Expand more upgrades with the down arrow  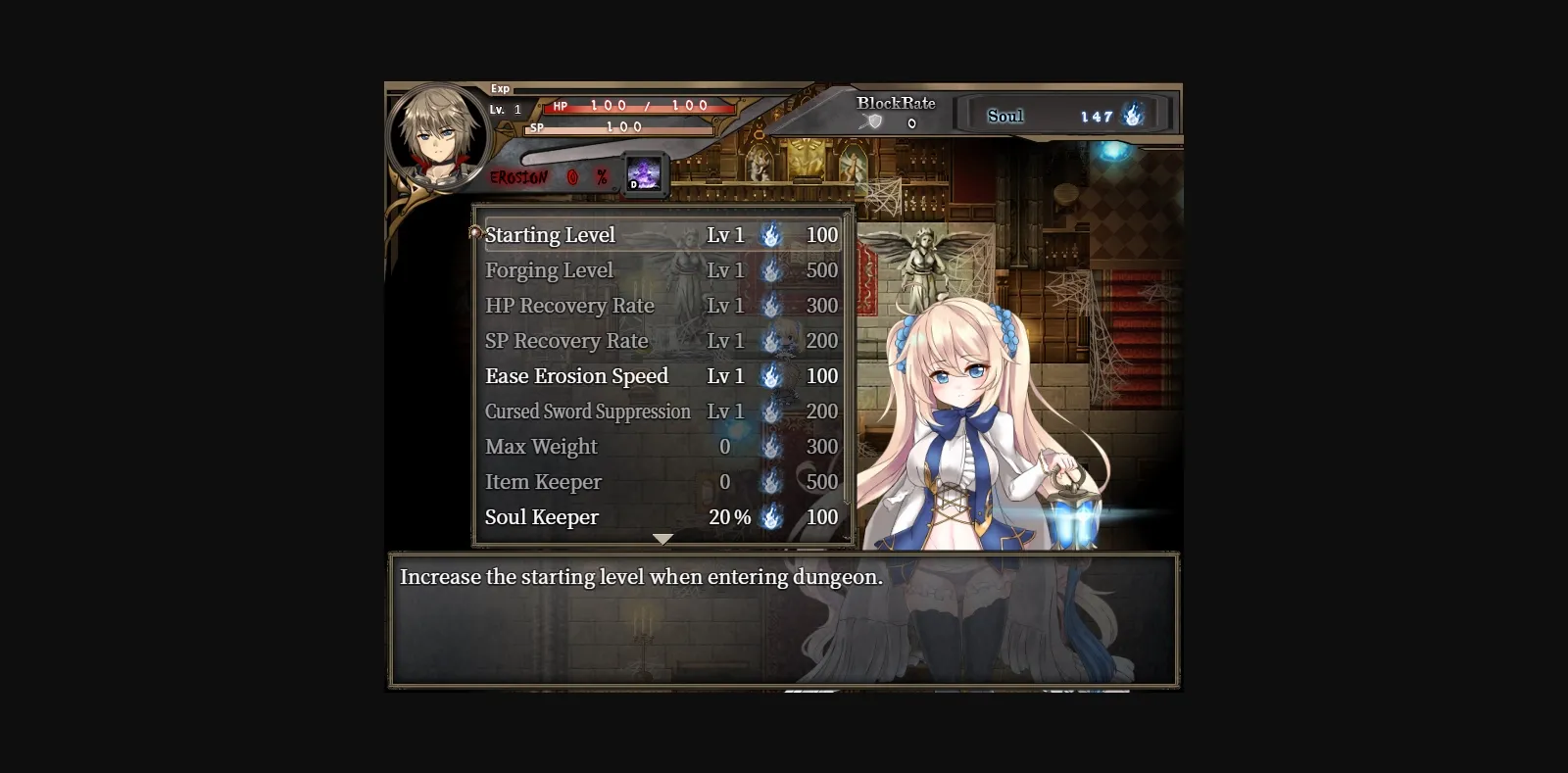coord(663,538)
